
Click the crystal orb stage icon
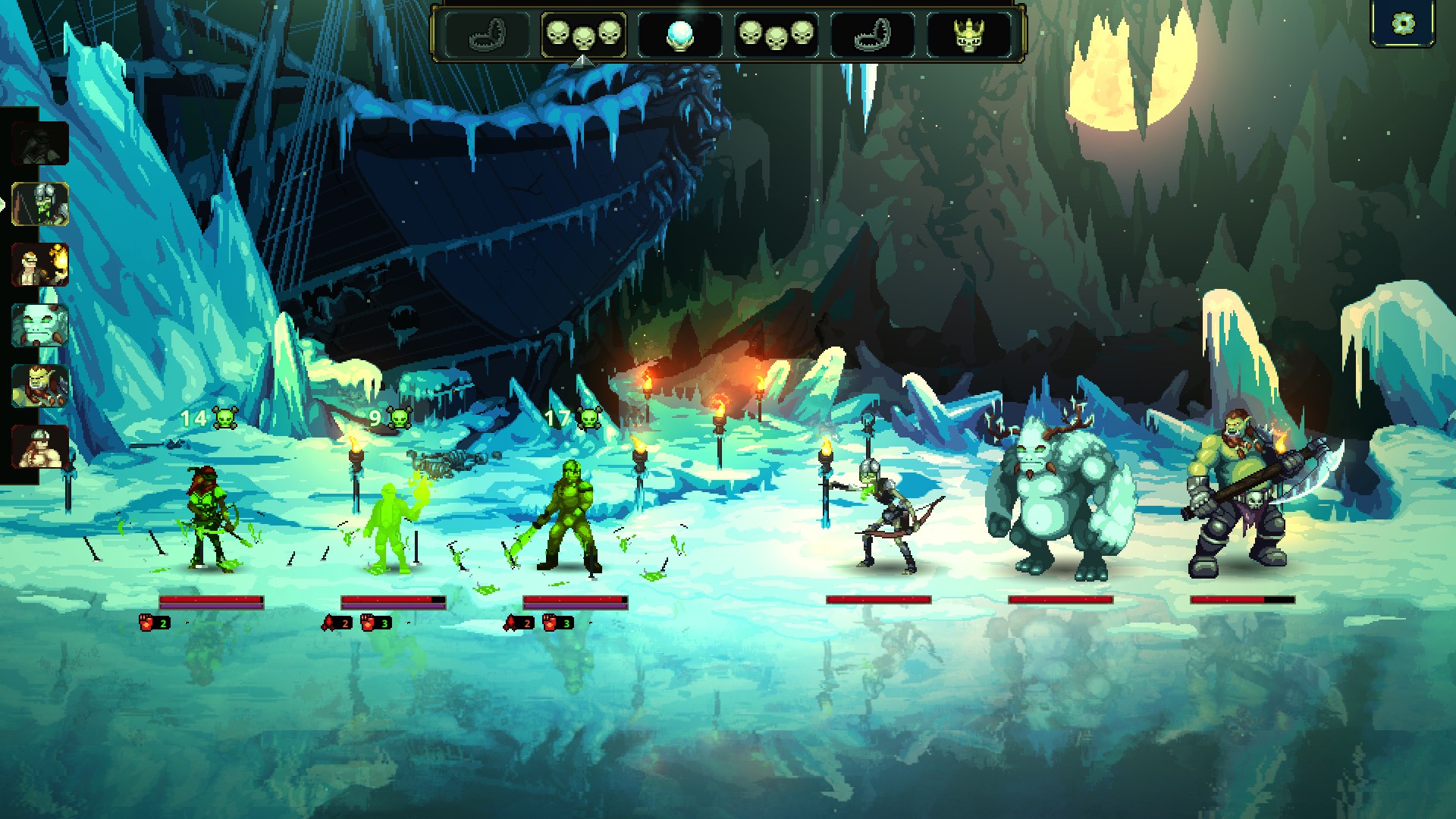[679, 35]
